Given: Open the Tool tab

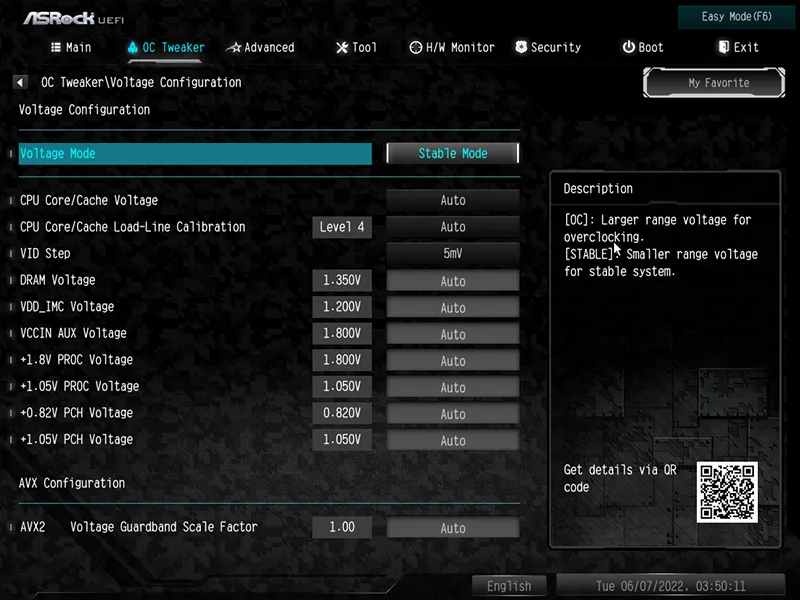Looking at the screenshot, I should coord(356,47).
